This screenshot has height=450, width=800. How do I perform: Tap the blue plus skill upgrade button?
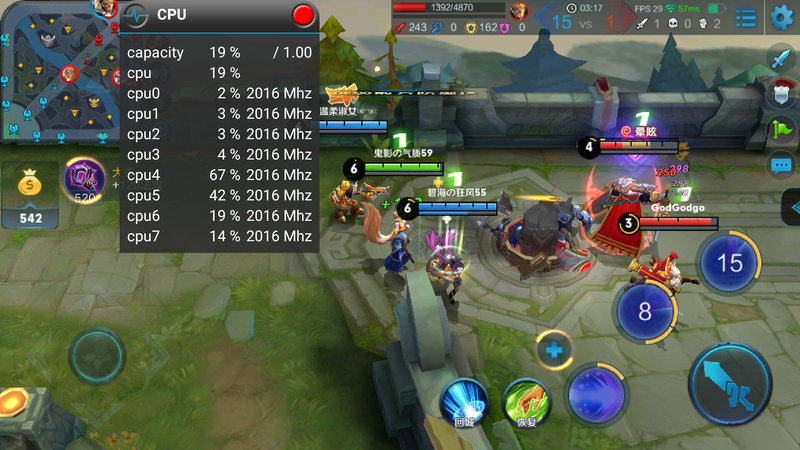coord(553,350)
